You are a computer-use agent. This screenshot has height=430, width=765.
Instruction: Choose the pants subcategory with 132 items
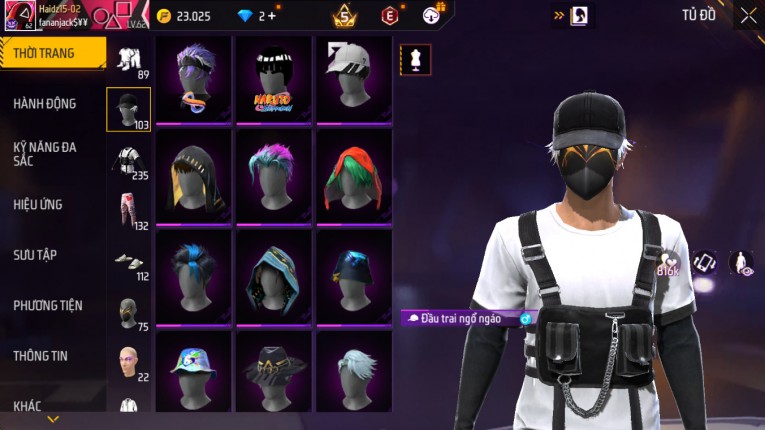pyautogui.click(x=128, y=210)
